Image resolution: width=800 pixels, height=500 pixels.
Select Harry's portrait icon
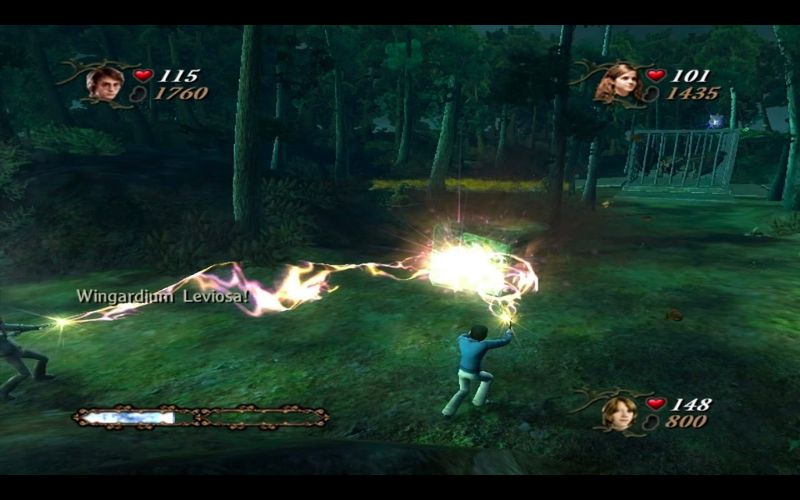click(104, 82)
